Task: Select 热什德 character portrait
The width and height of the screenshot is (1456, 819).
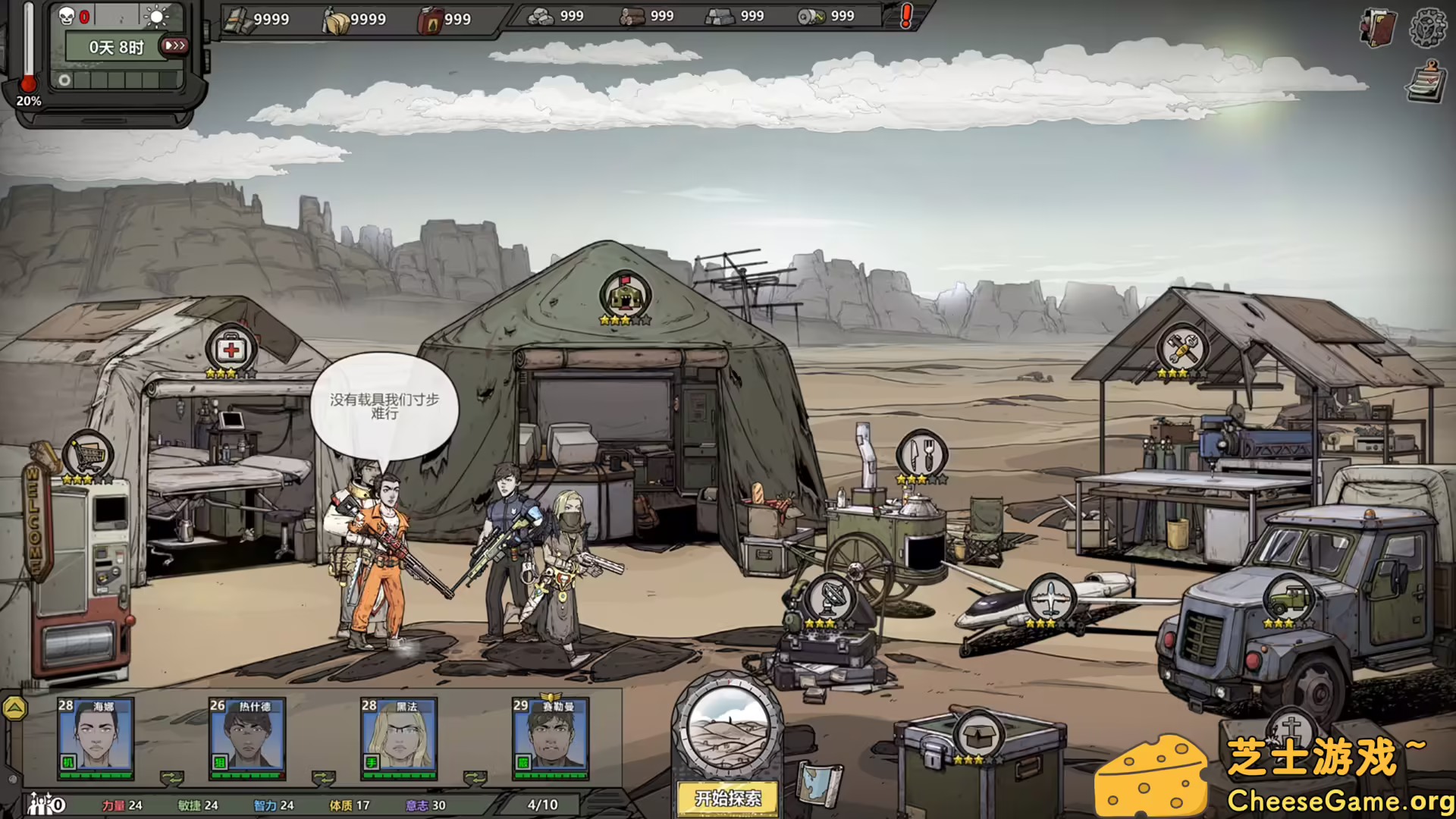Action: pyautogui.click(x=247, y=736)
